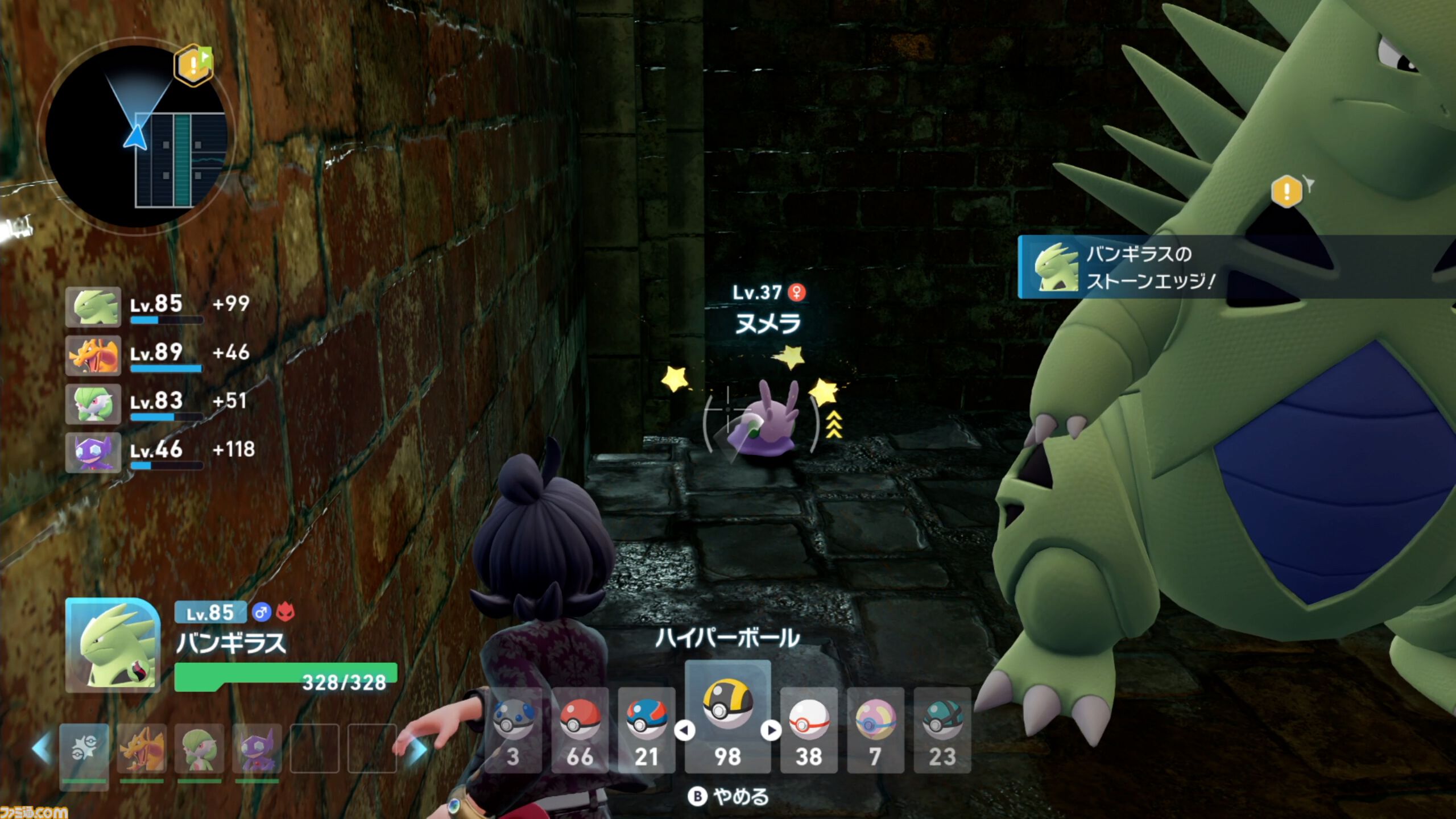The width and height of the screenshot is (1456, 819).
Task: Open the circular minimap
Action: [x=136, y=136]
